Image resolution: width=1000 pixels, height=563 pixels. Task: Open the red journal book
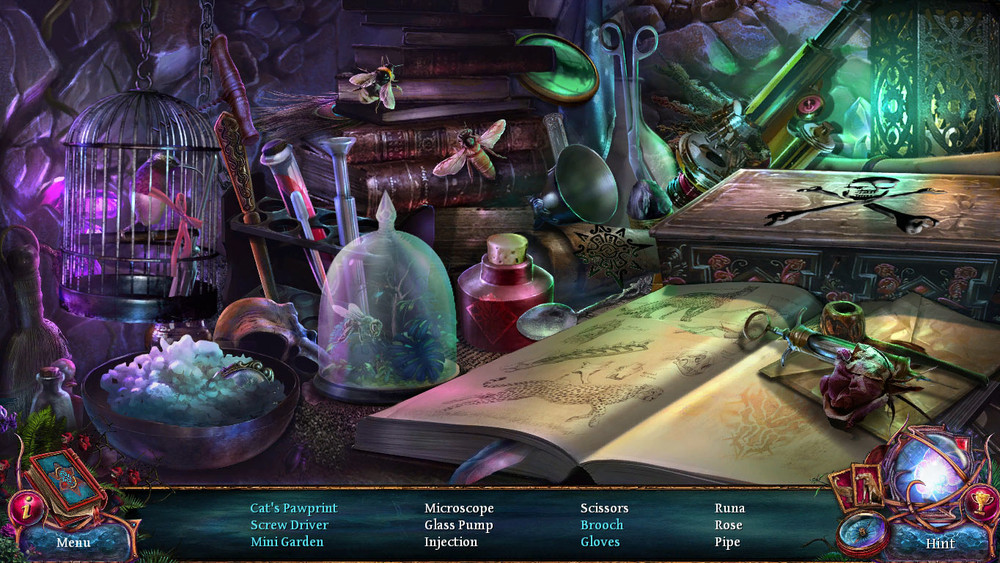tap(66, 481)
